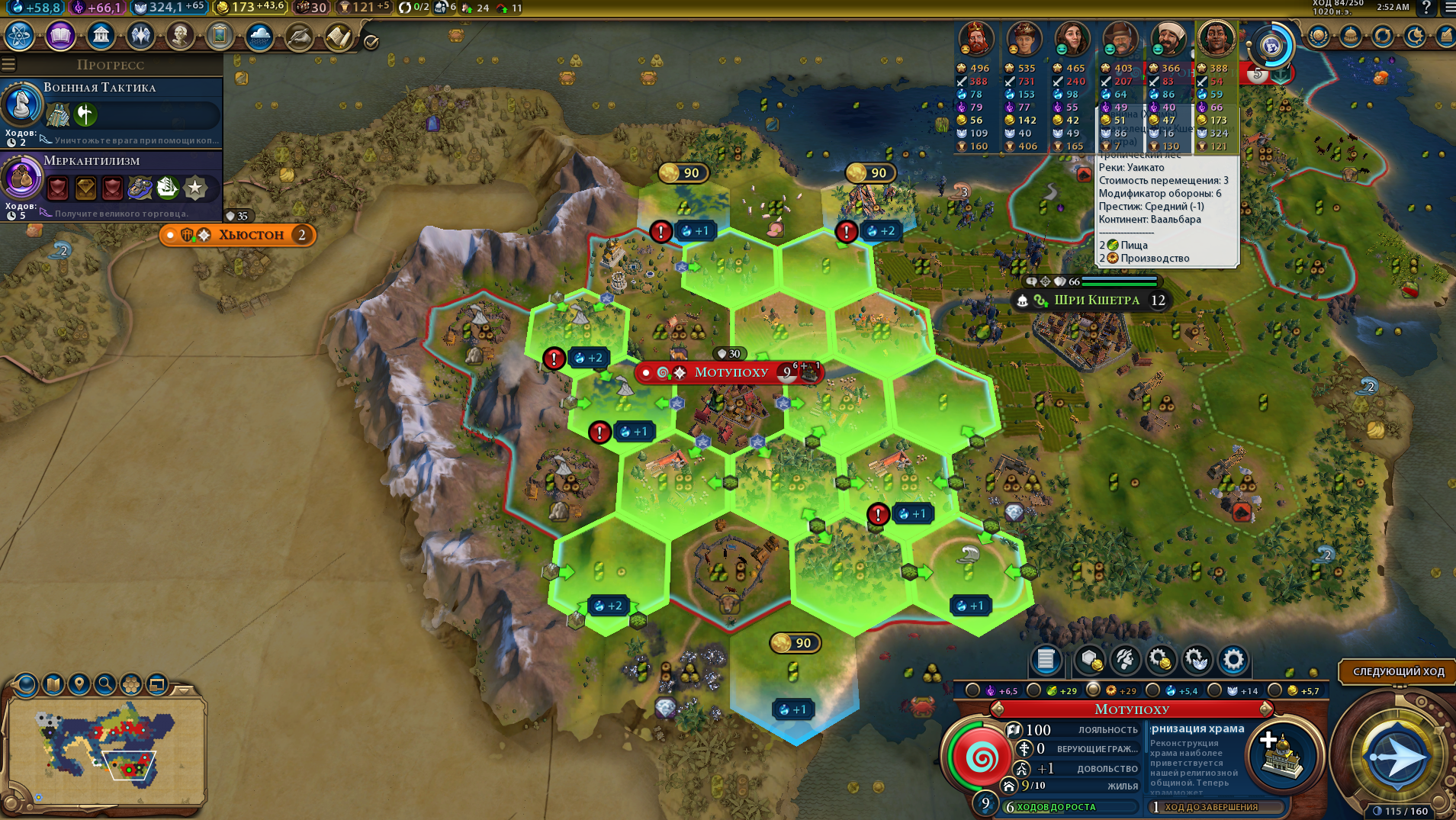Click the Мотупоху city banner on the map
The height and width of the screenshot is (820, 1456).
[x=730, y=372]
